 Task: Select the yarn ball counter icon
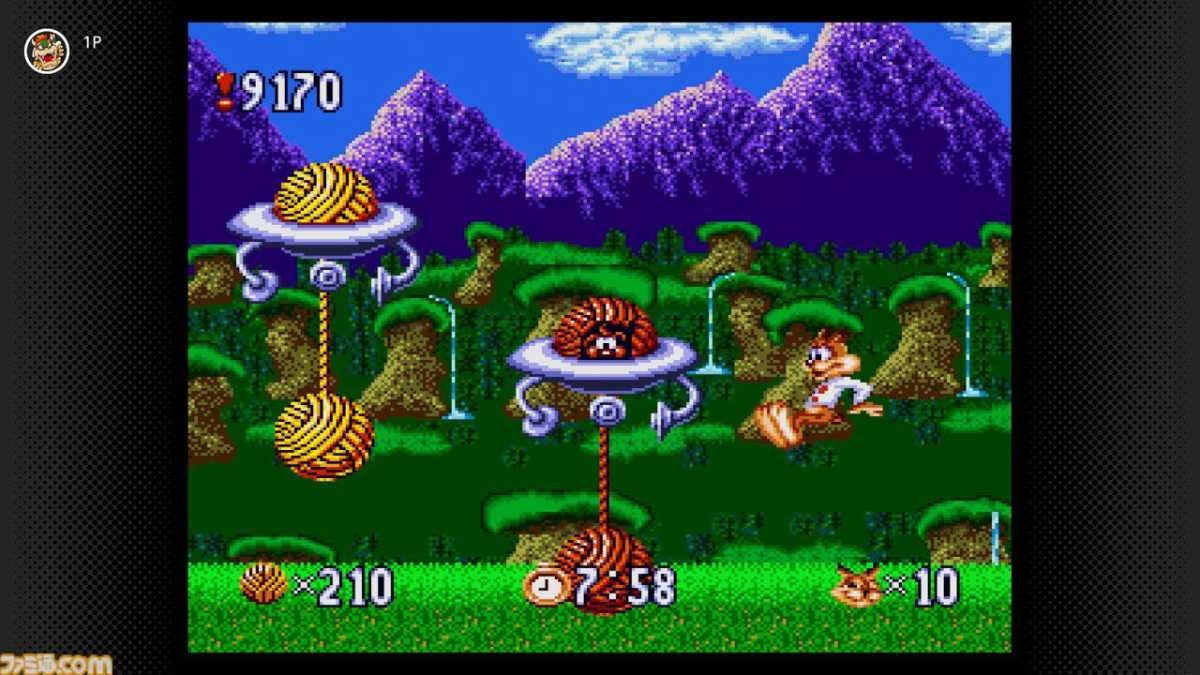(263, 583)
